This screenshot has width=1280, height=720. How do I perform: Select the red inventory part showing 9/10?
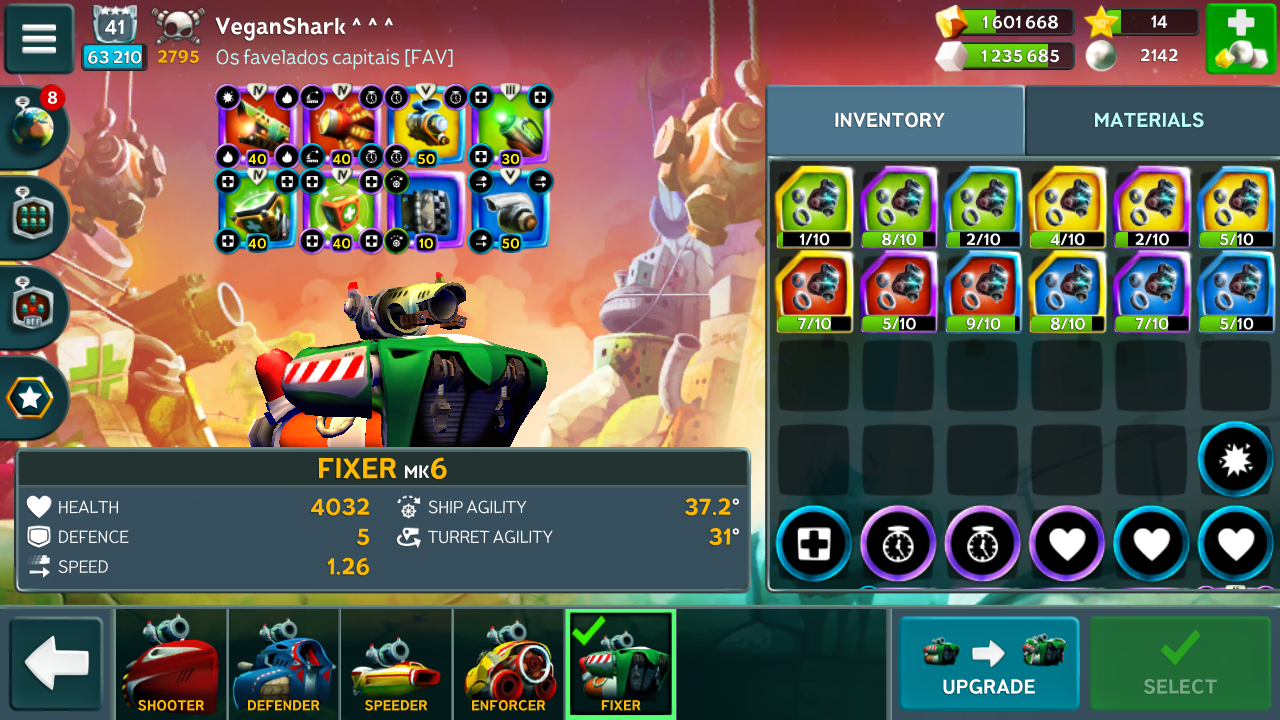[982, 291]
